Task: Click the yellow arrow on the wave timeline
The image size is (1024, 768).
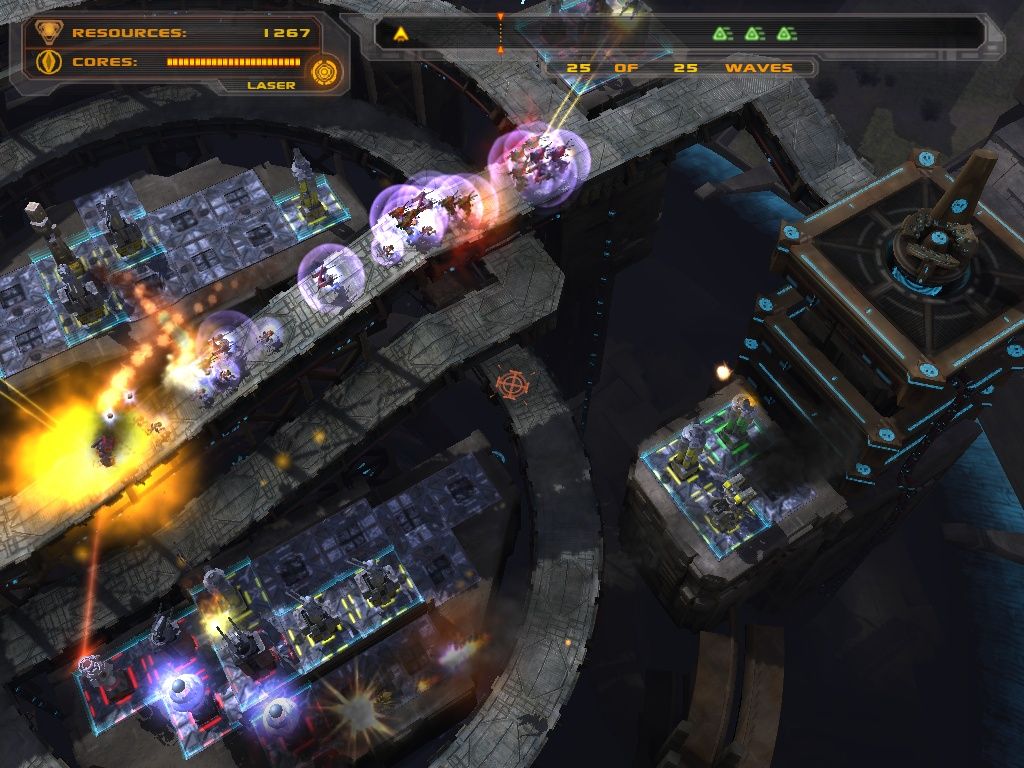Action: (x=400, y=34)
